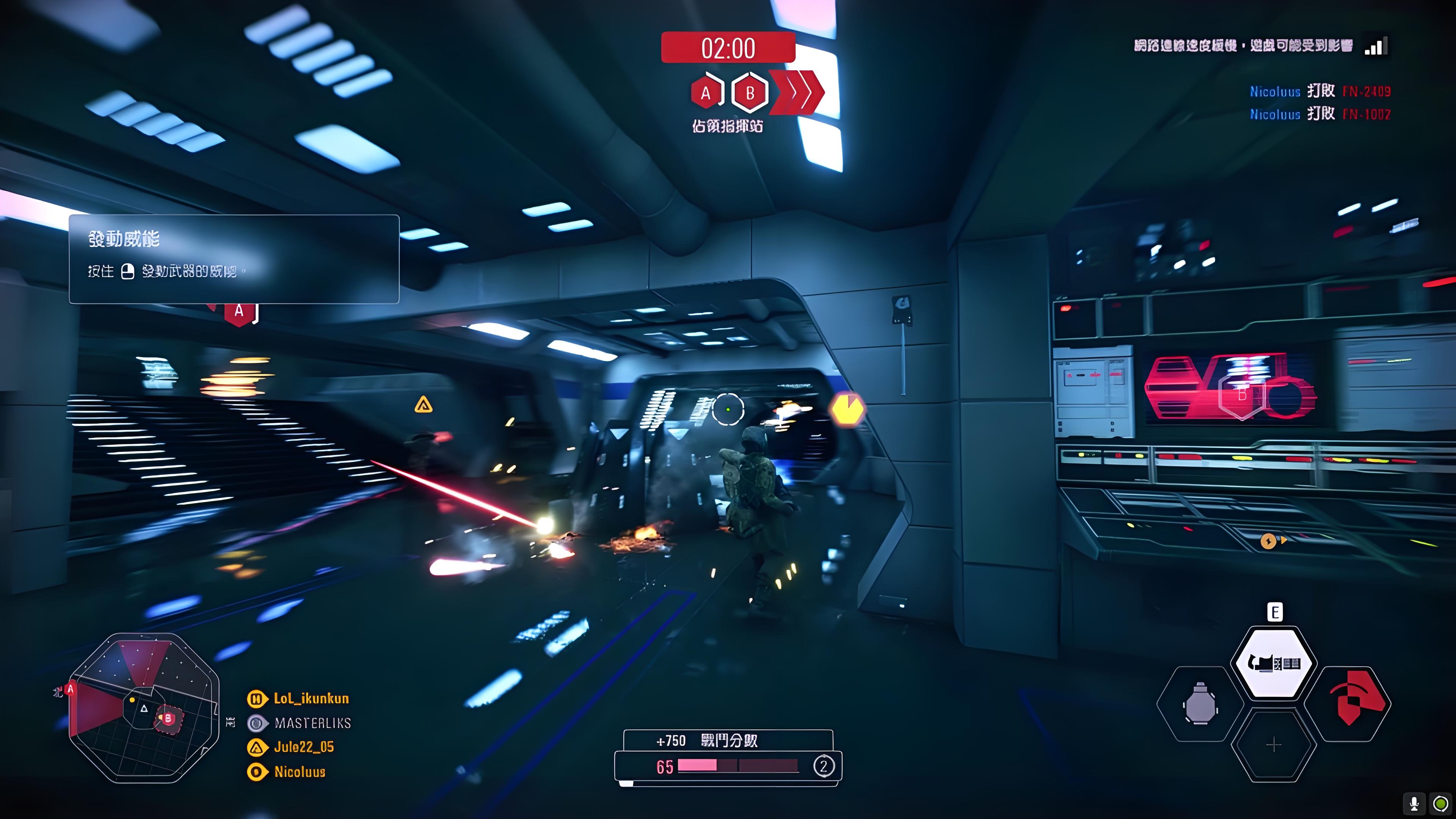1456x819 pixels.
Task: Click the network signal strength icon
Action: [1375, 47]
